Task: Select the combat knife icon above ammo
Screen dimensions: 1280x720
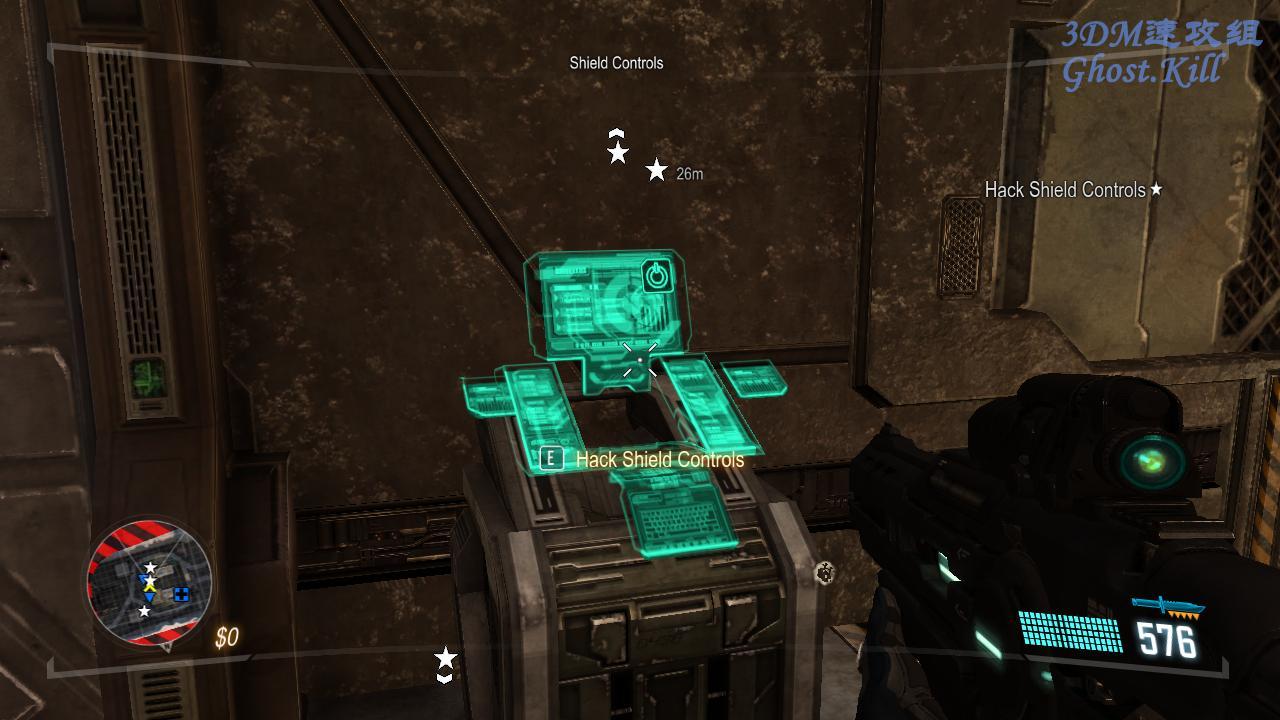Action: pyautogui.click(x=1167, y=607)
